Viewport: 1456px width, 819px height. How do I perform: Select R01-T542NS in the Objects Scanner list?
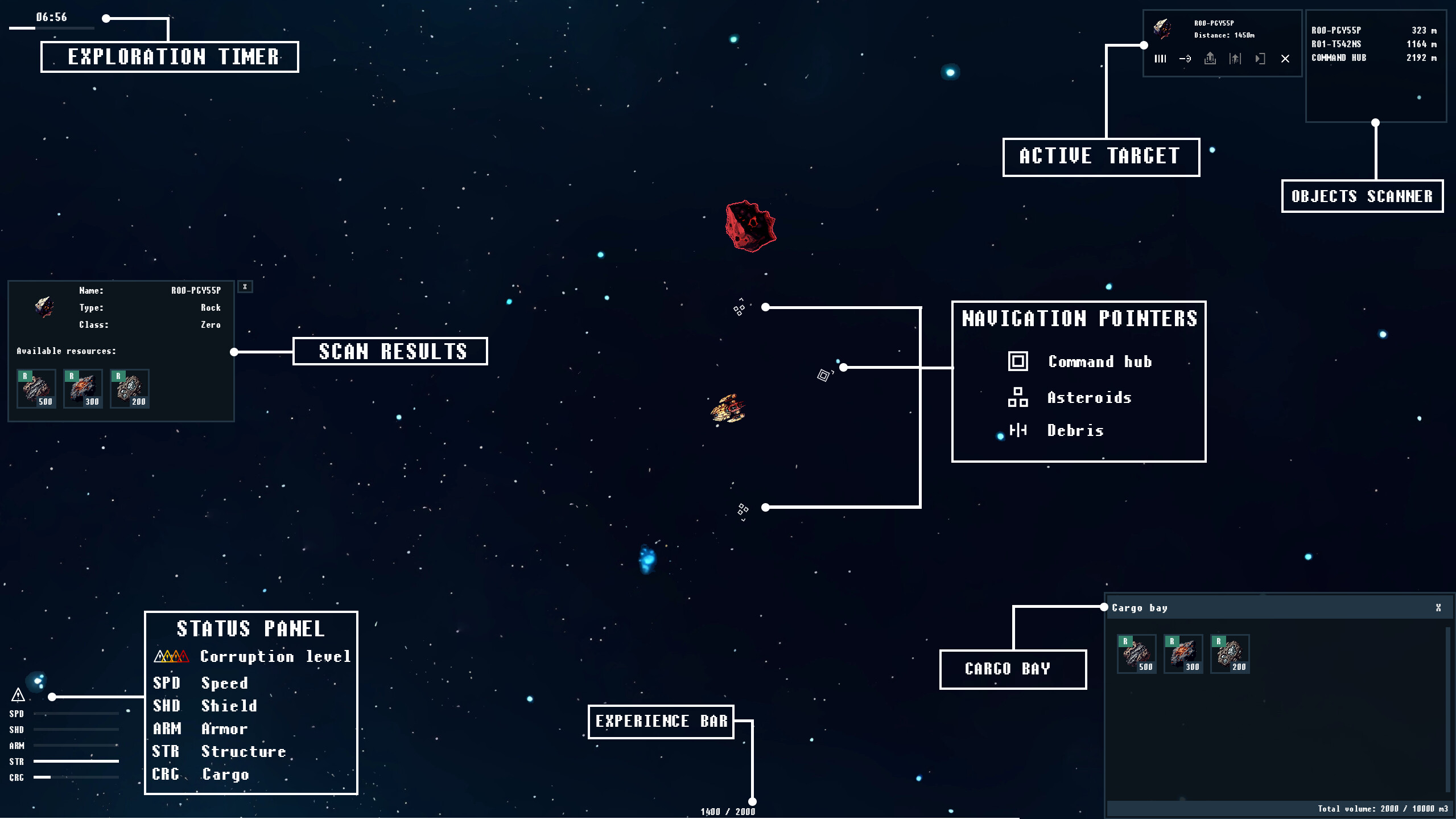pos(1373,44)
